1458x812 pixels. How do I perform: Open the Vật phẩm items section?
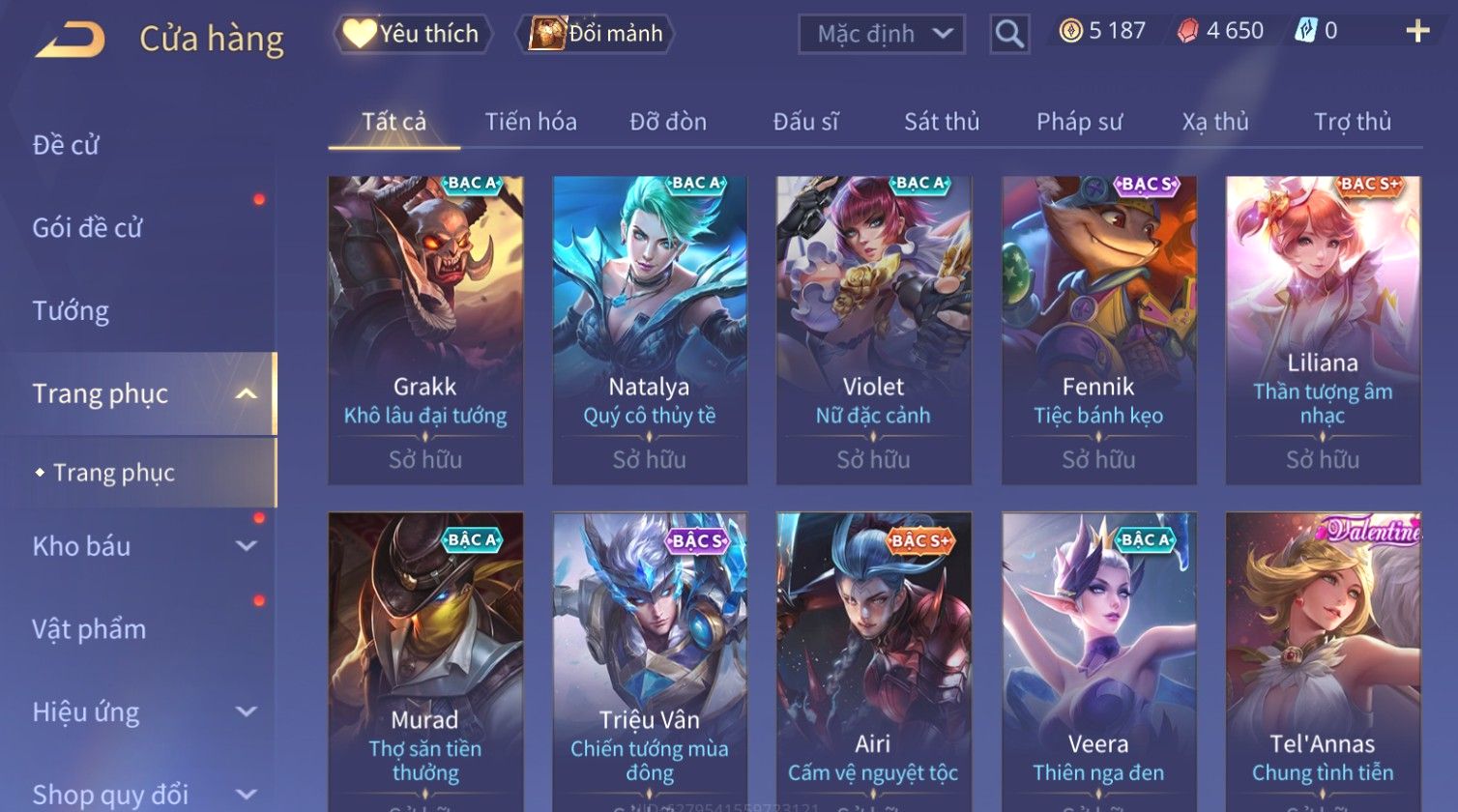89,629
